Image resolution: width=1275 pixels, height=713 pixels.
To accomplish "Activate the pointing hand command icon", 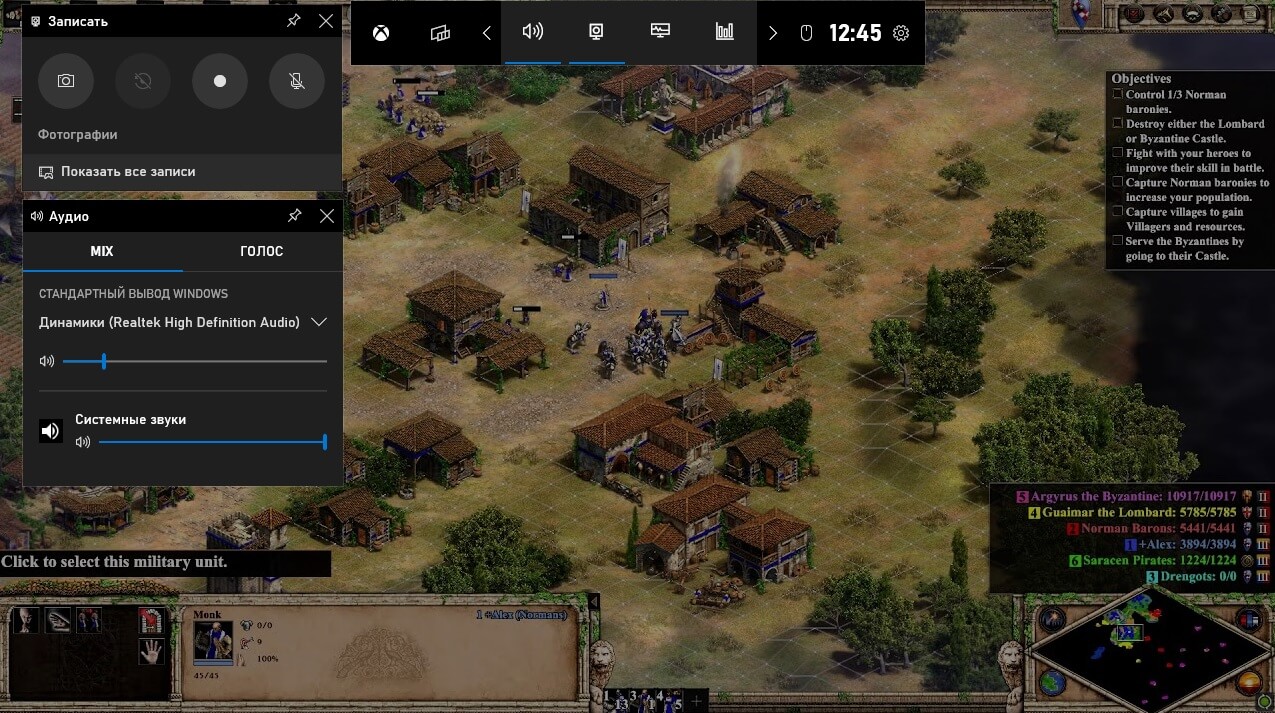I will (x=57, y=621).
